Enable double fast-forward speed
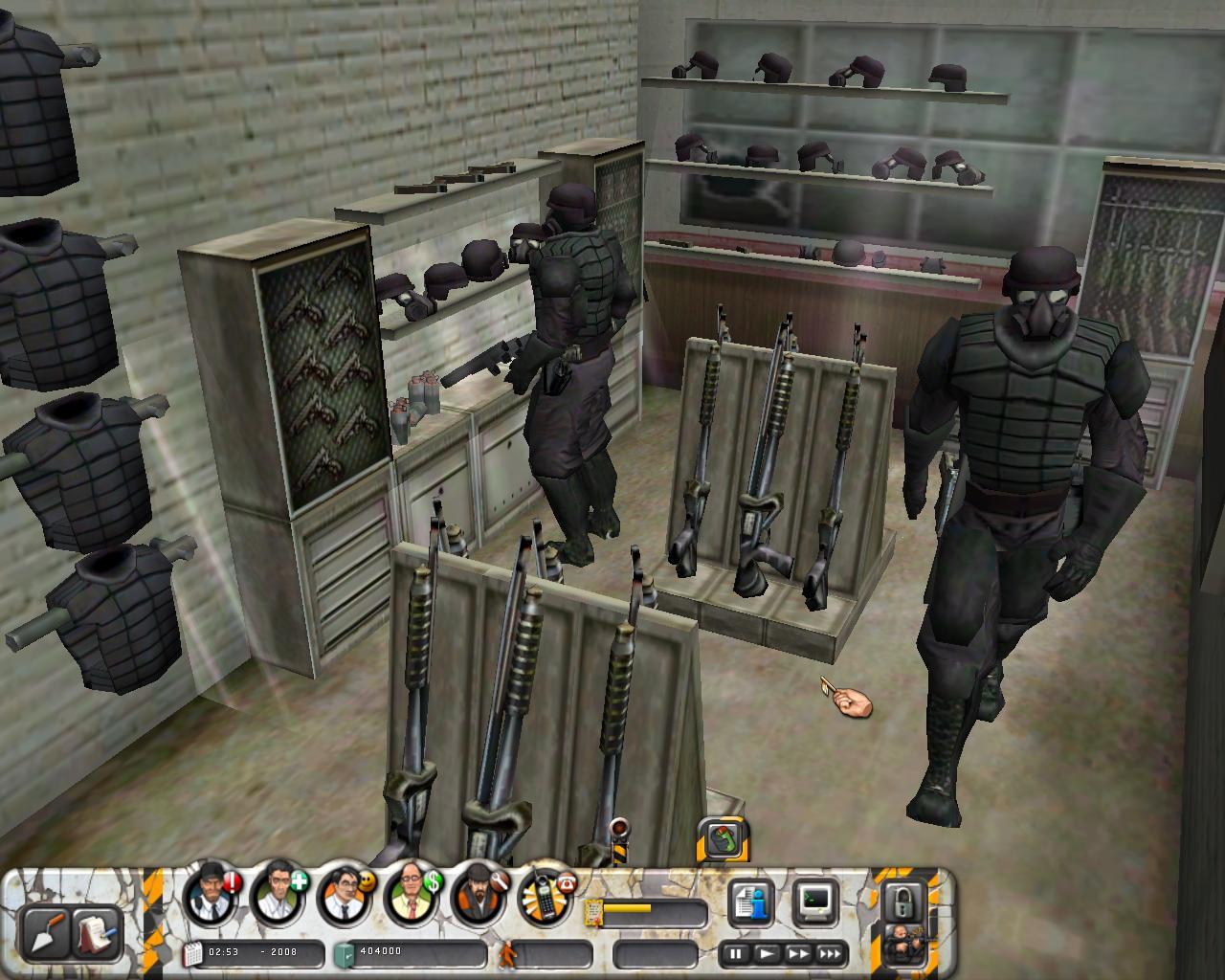Image resolution: width=1225 pixels, height=980 pixels. coord(798,954)
